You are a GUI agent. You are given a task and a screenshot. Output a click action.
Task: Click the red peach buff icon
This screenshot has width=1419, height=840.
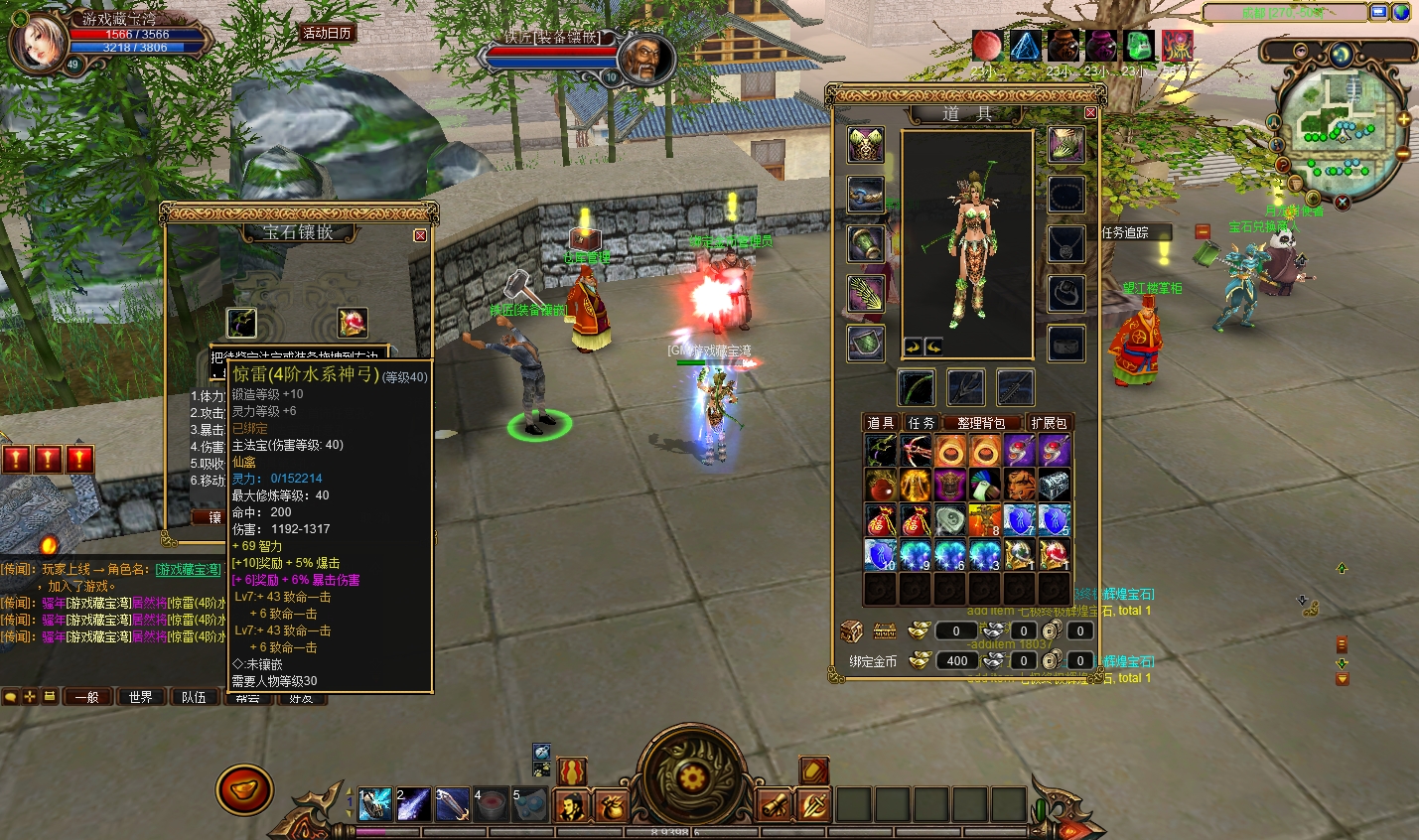pos(986,46)
